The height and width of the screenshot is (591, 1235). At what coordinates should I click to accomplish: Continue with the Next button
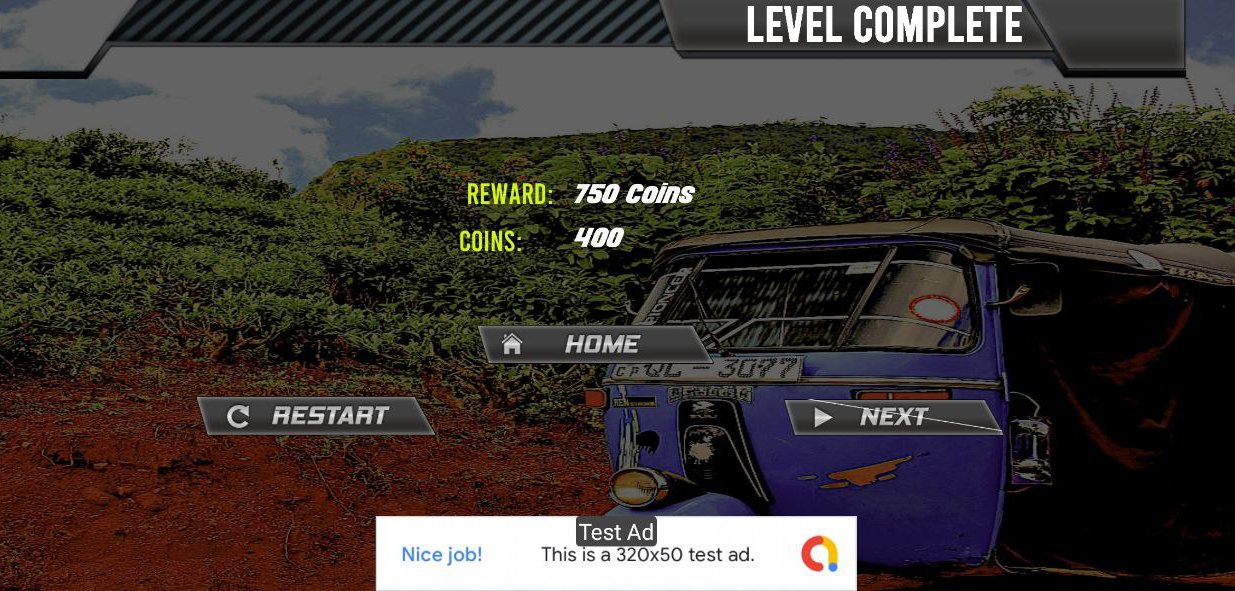click(x=893, y=417)
